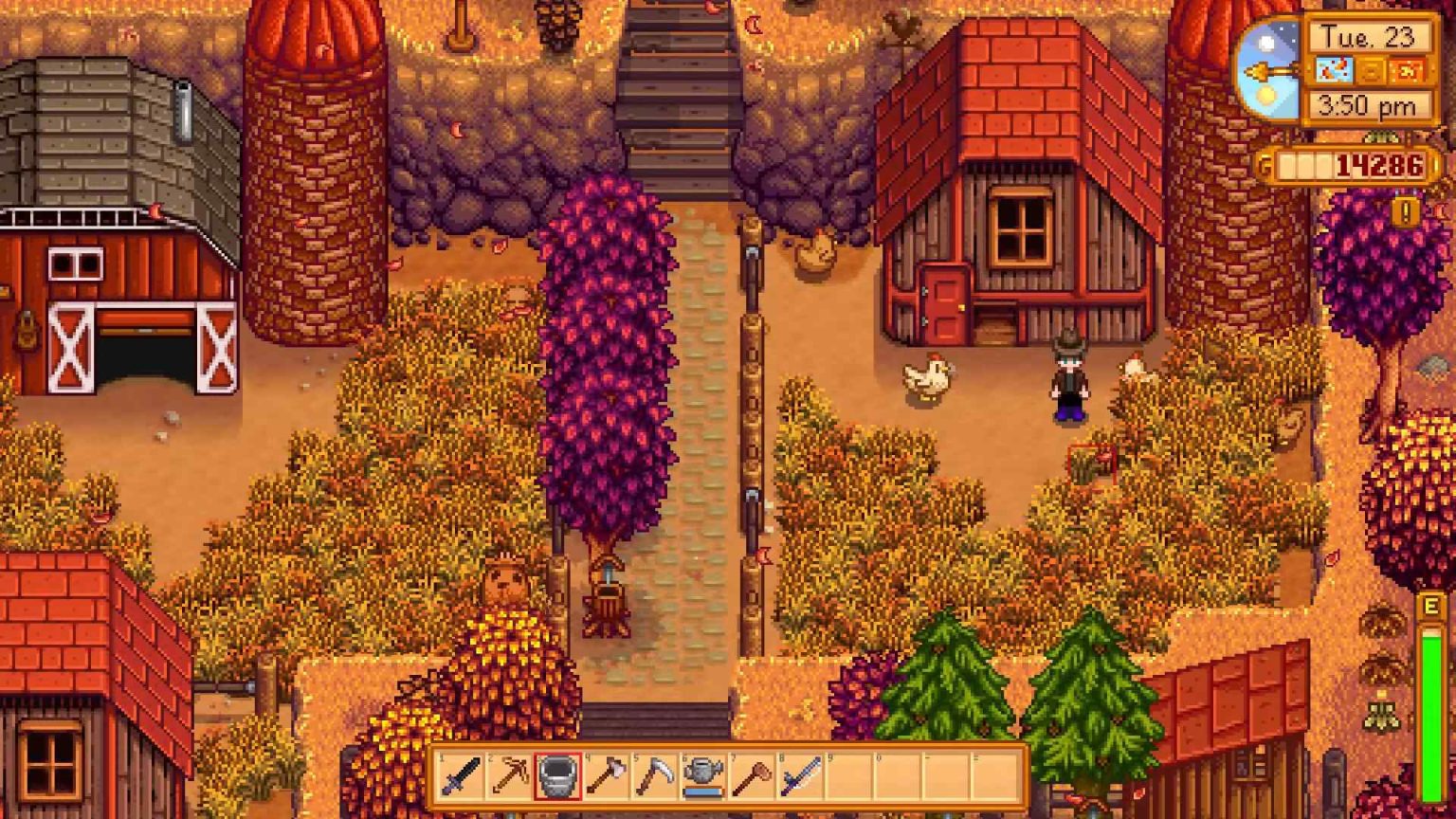This screenshot has width=1456, height=819.
Task: Click the weather forecast icon on the clock
Action: pos(1333,69)
